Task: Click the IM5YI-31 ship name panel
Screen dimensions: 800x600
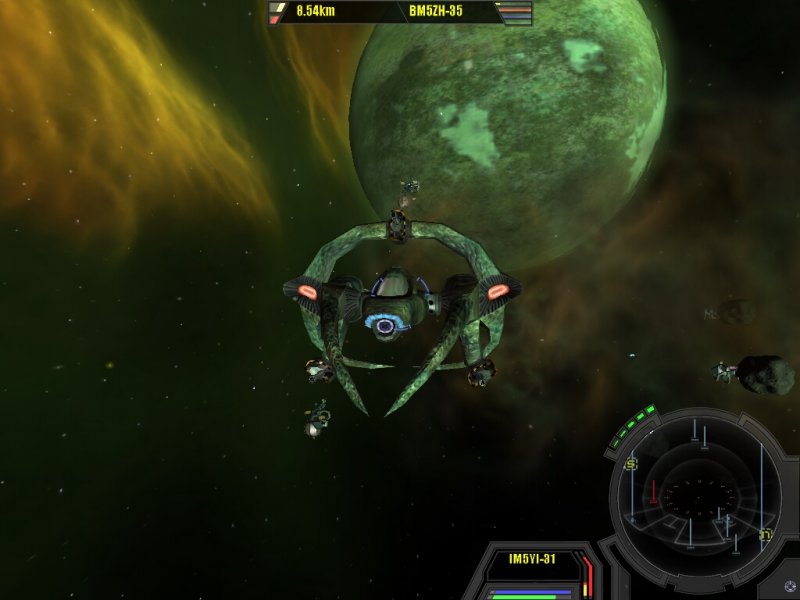Action: click(x=530, y=560)
